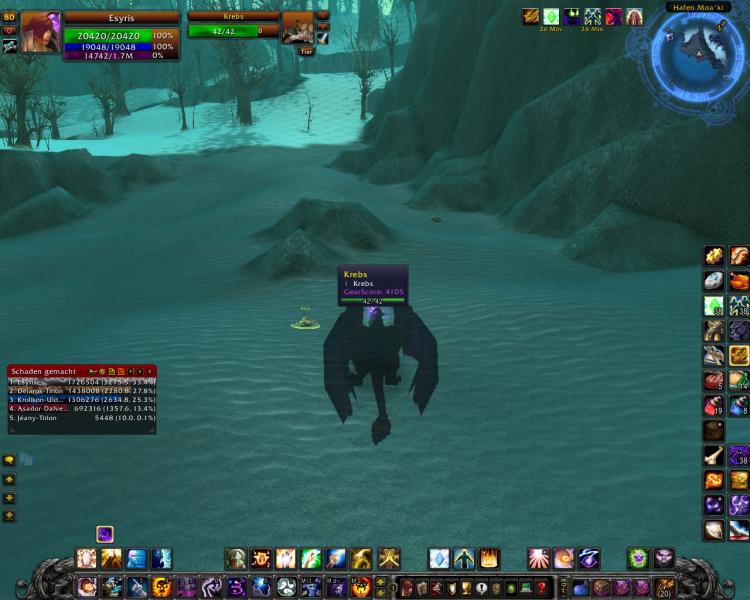Close the Schaden gemacht damage meter
750x600 pixels.
tap(150, 371)
